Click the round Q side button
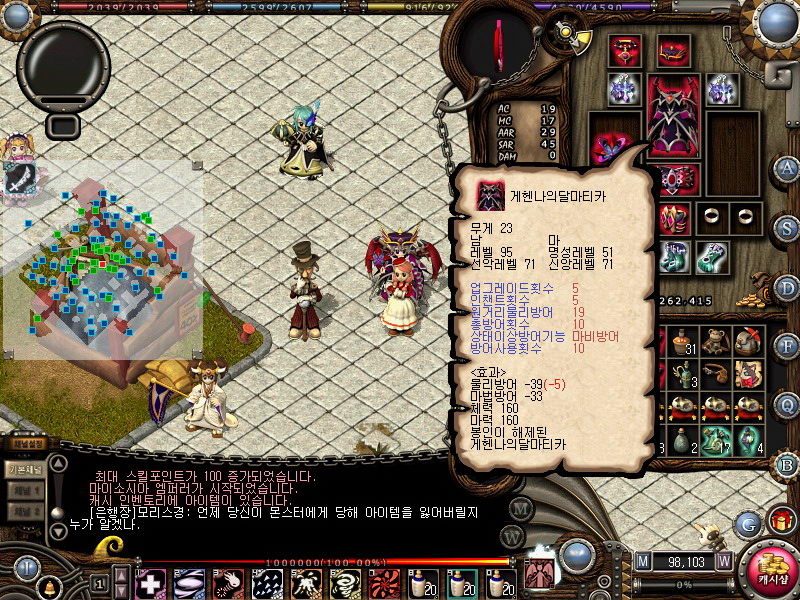Screen dimensions: 800x600 (x=788, y=405)
